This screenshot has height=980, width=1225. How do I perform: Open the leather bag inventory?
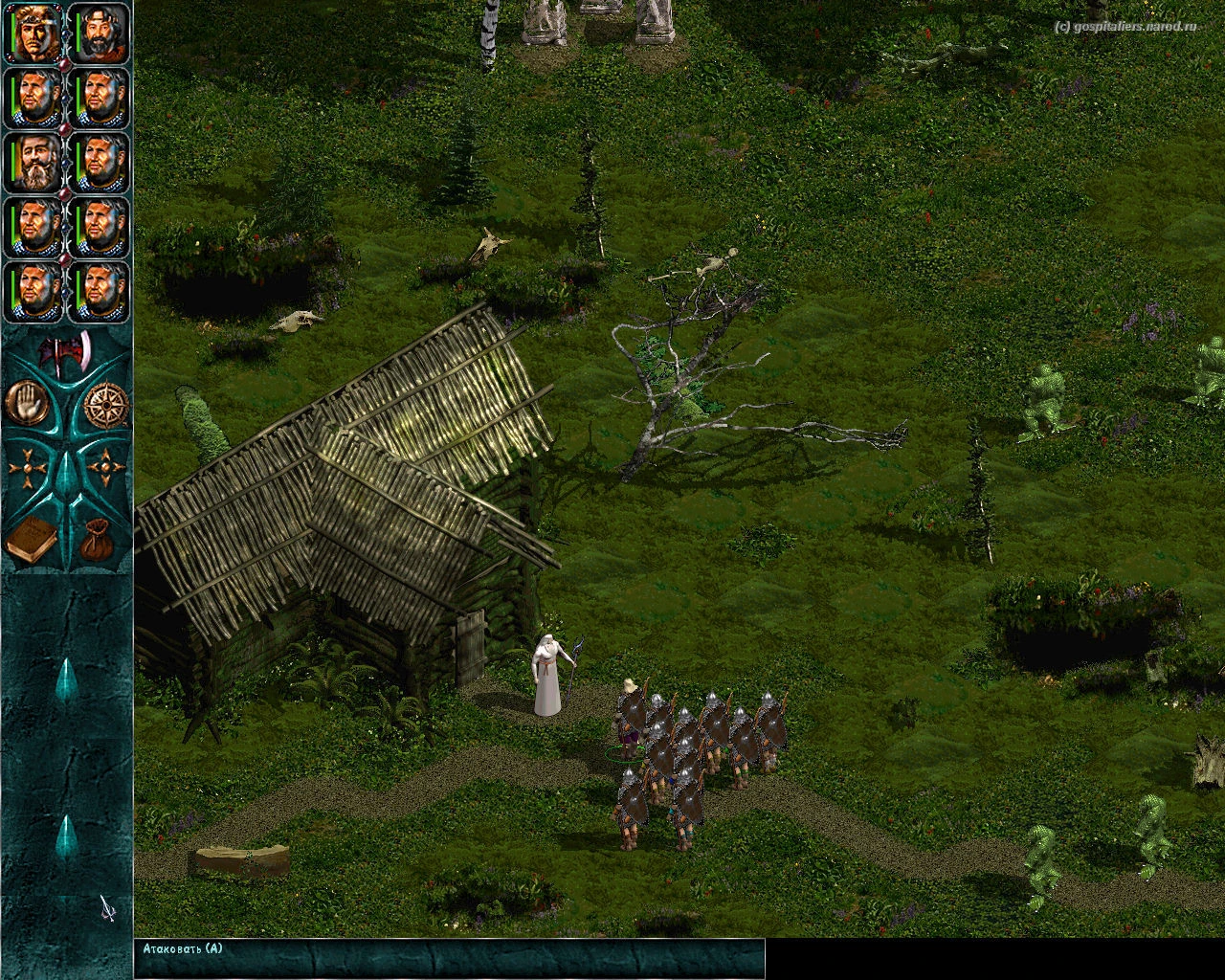pyautogui.click(x=99, y=540)
